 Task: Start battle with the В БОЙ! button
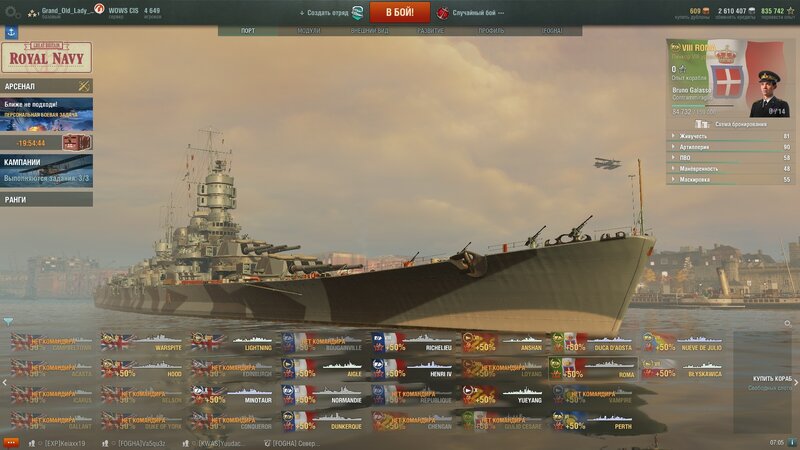(x=399, y=12)
